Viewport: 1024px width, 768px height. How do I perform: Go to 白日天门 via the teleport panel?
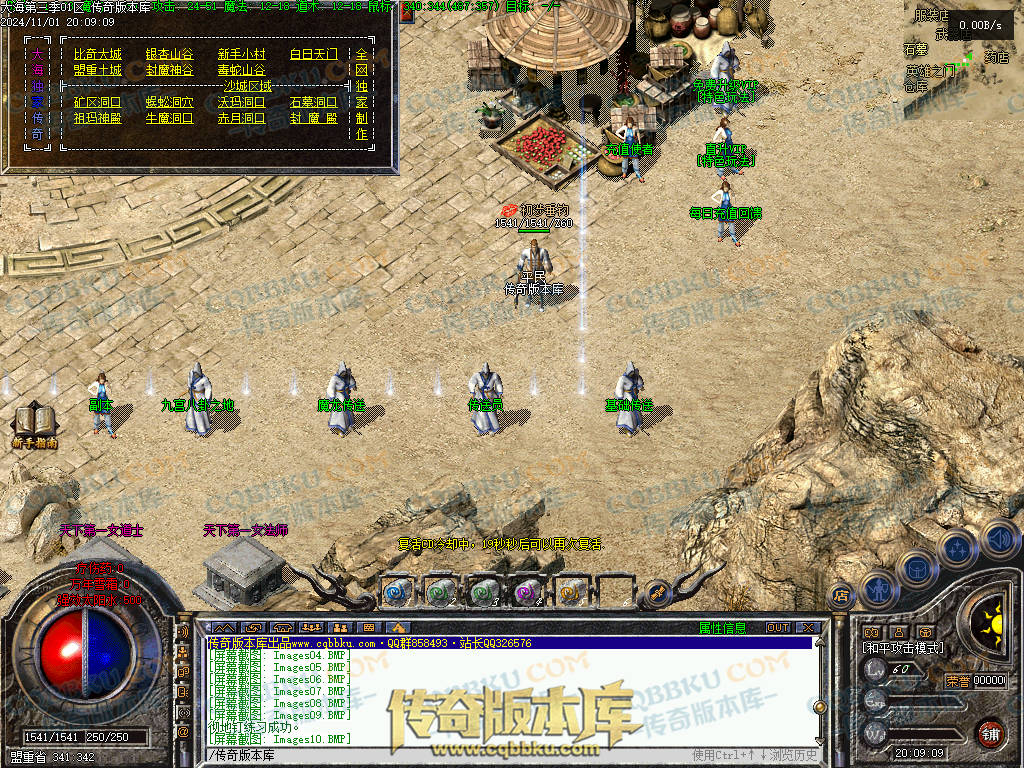point(313,54)
